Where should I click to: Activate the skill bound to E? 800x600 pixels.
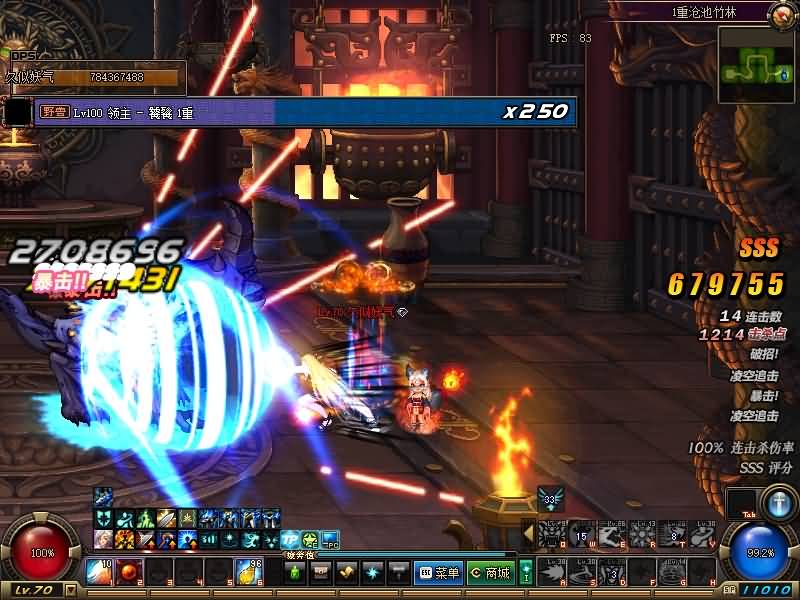[x=611, y=536]
